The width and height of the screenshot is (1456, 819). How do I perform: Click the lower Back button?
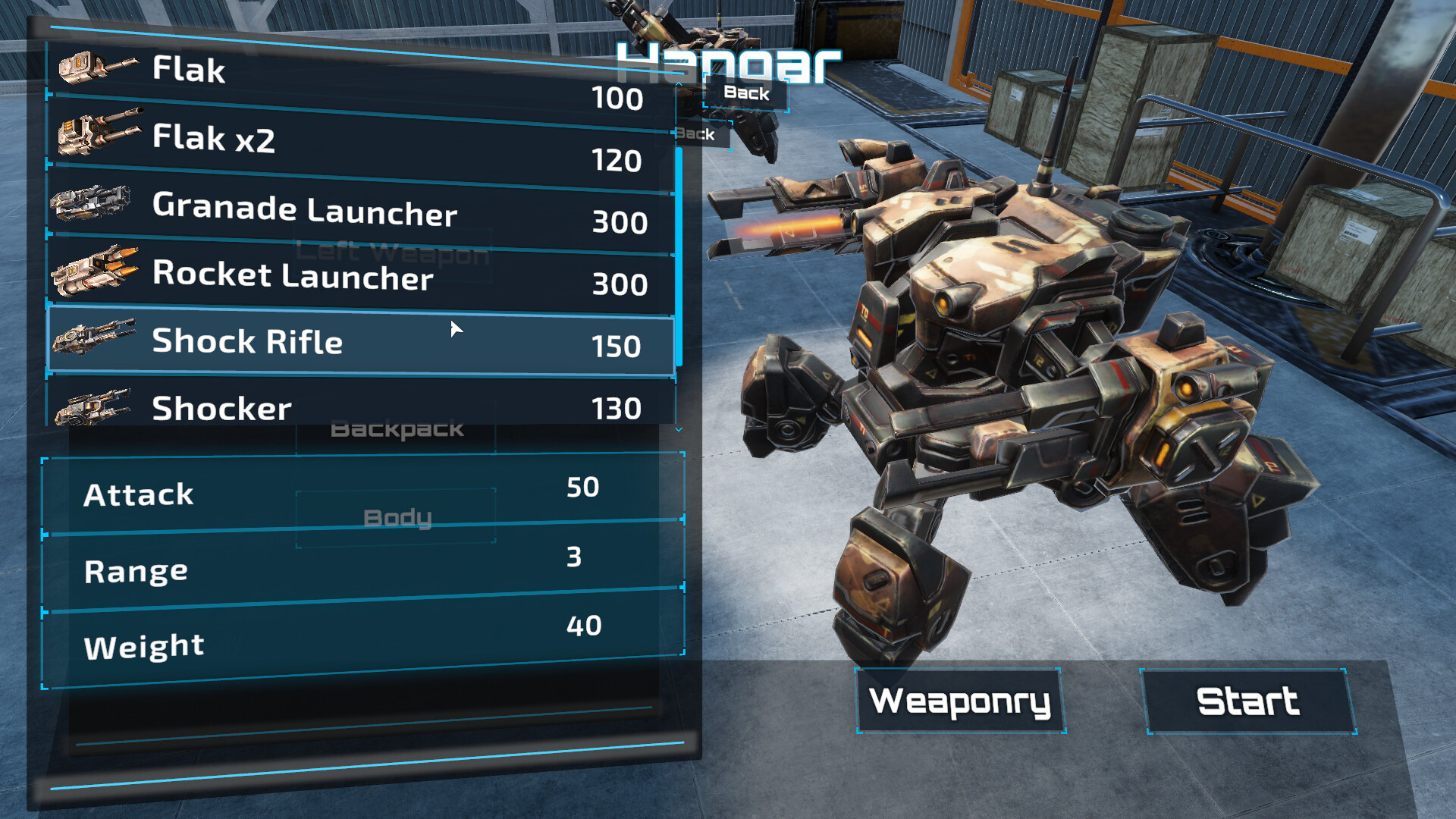[701, 136]
